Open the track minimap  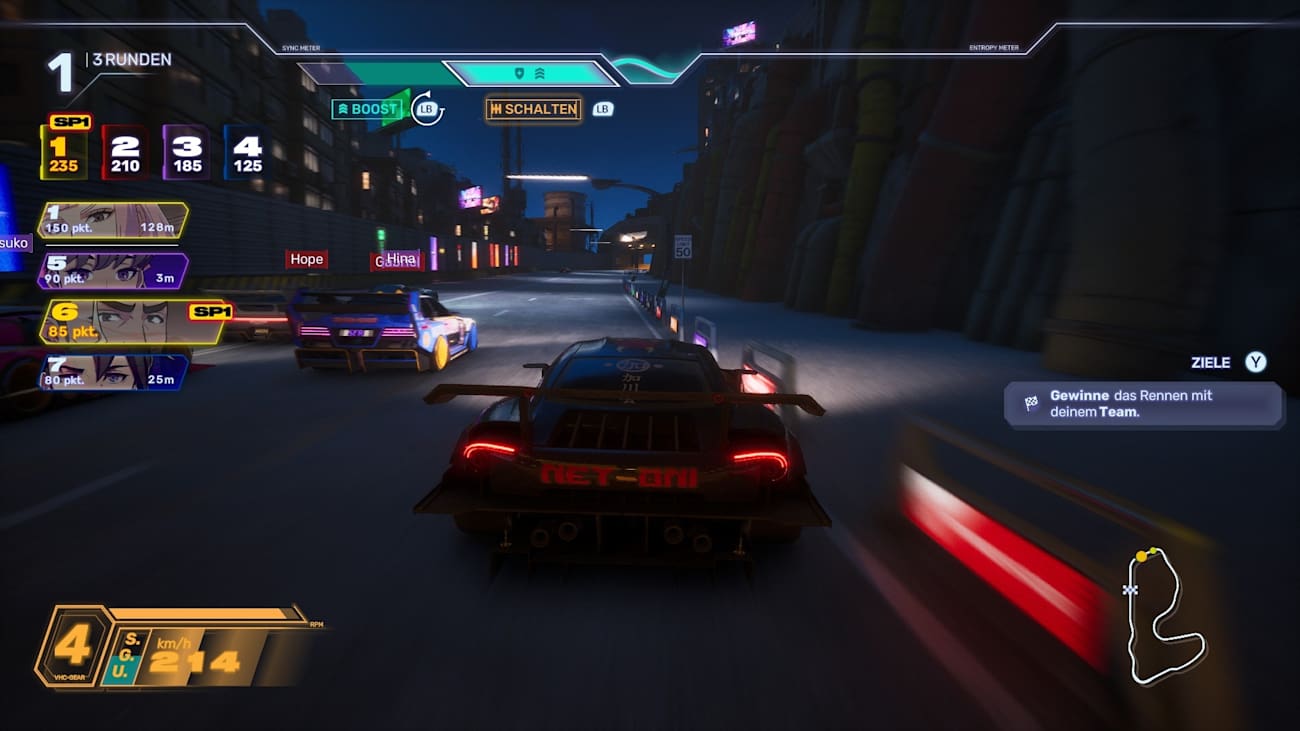tap(1163, 615)
